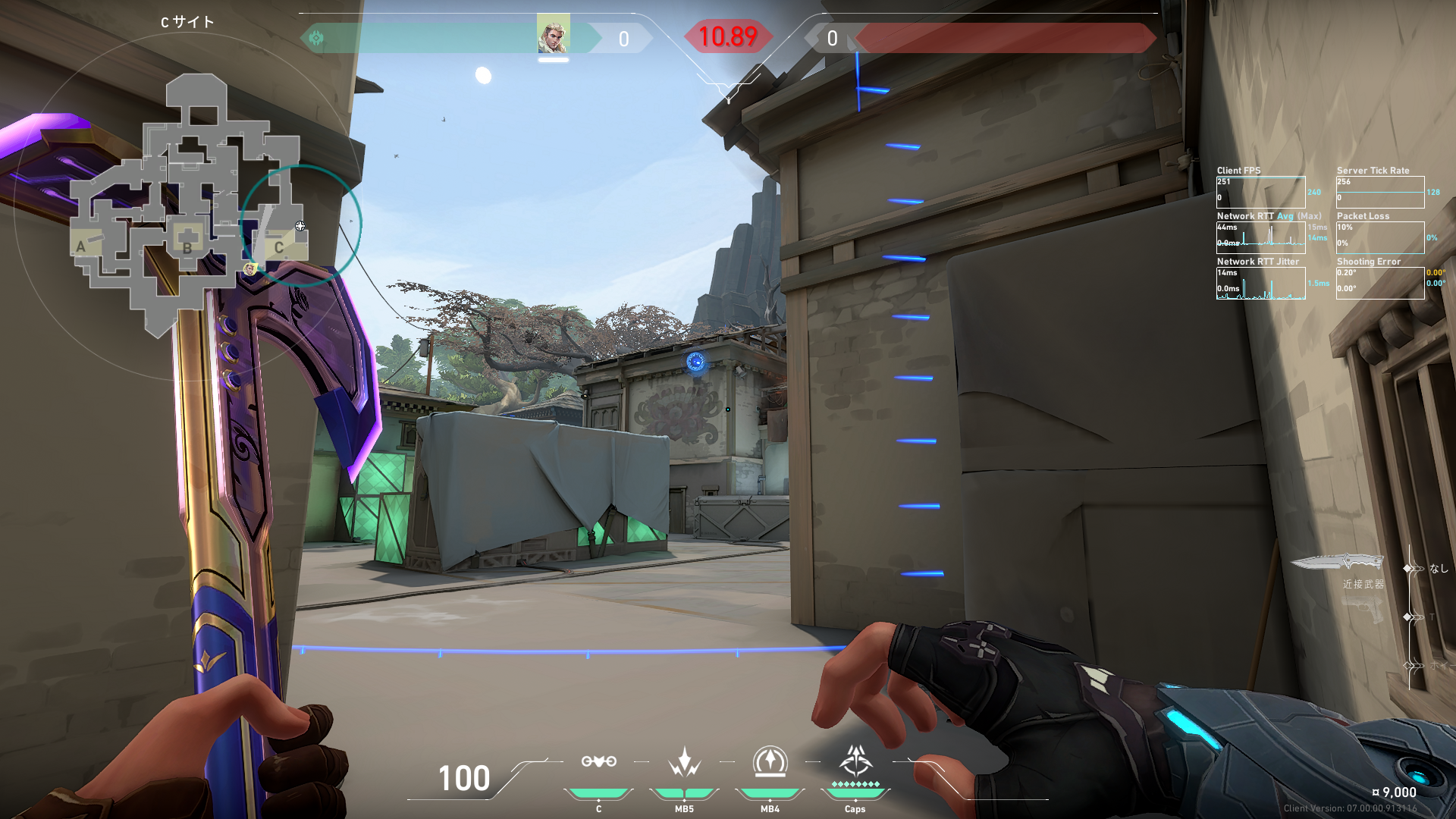Activate the Shock Bolt ability icon
1456x819 pixels.
point(684,762)
